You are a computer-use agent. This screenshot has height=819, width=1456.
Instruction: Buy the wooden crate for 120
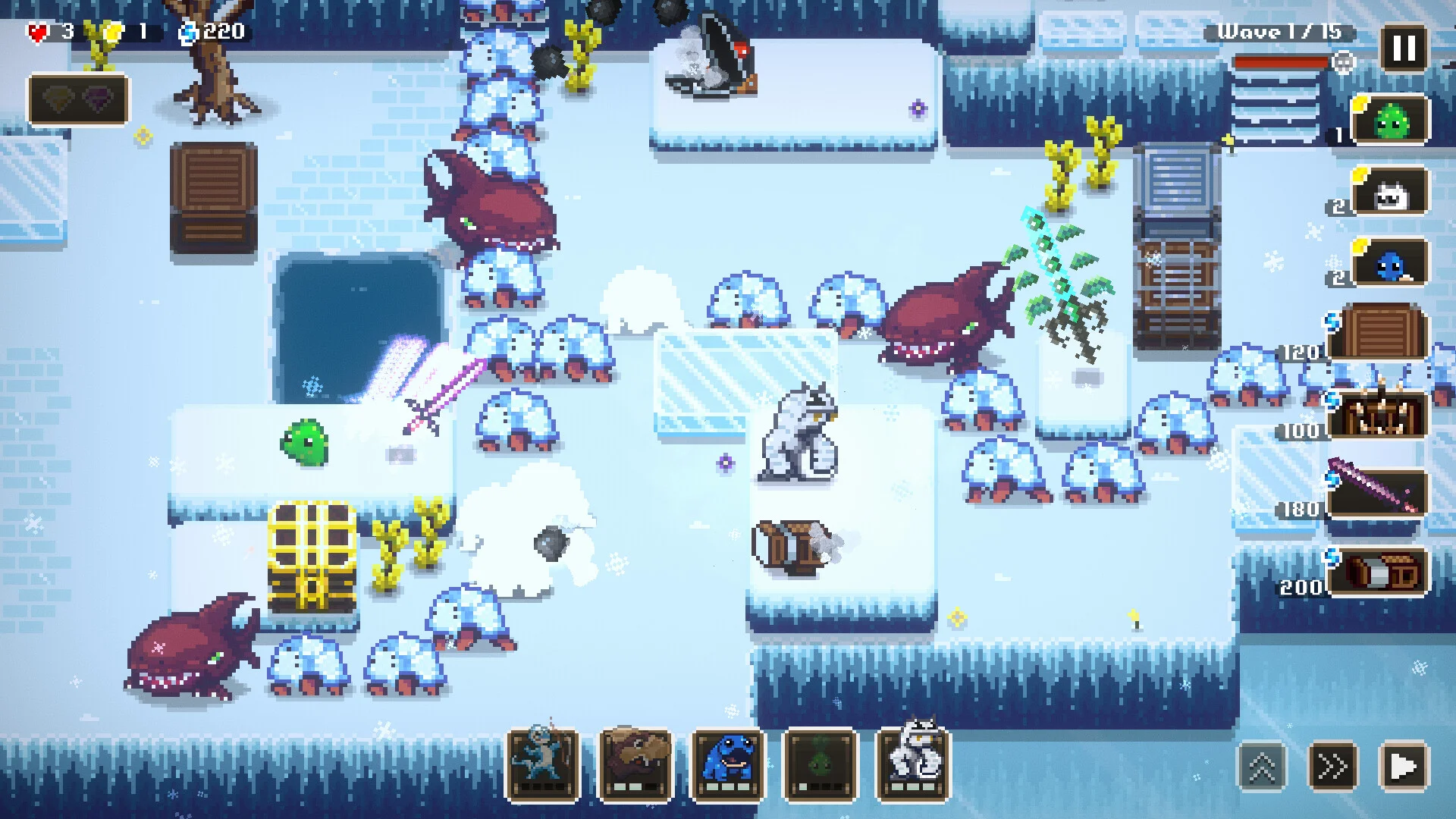click(1379, 333)
